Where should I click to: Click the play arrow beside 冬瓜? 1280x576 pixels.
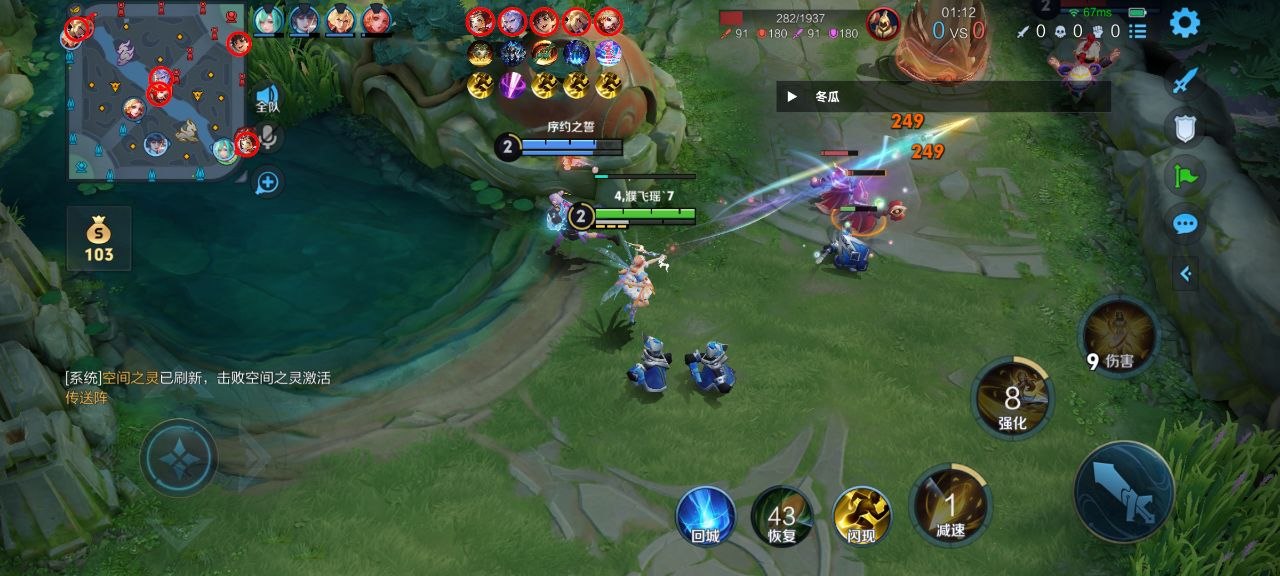(792, 97)
